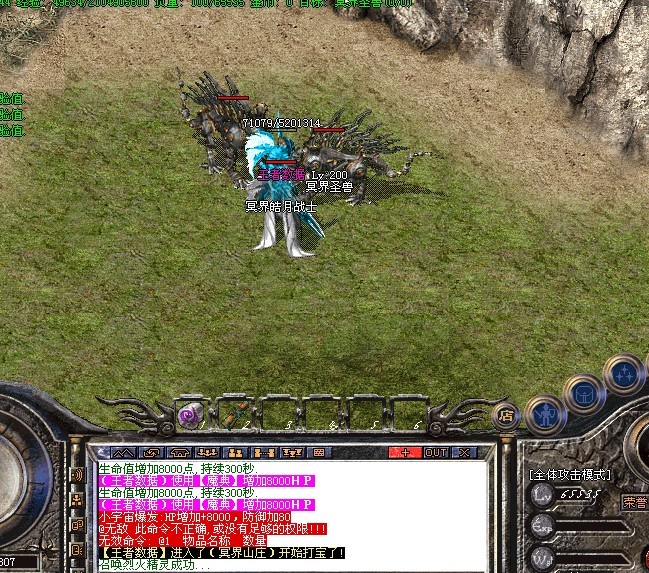Close the game with the X button
Image resolution: width=649 pixels, height=573 pixels.
[462, 452]
